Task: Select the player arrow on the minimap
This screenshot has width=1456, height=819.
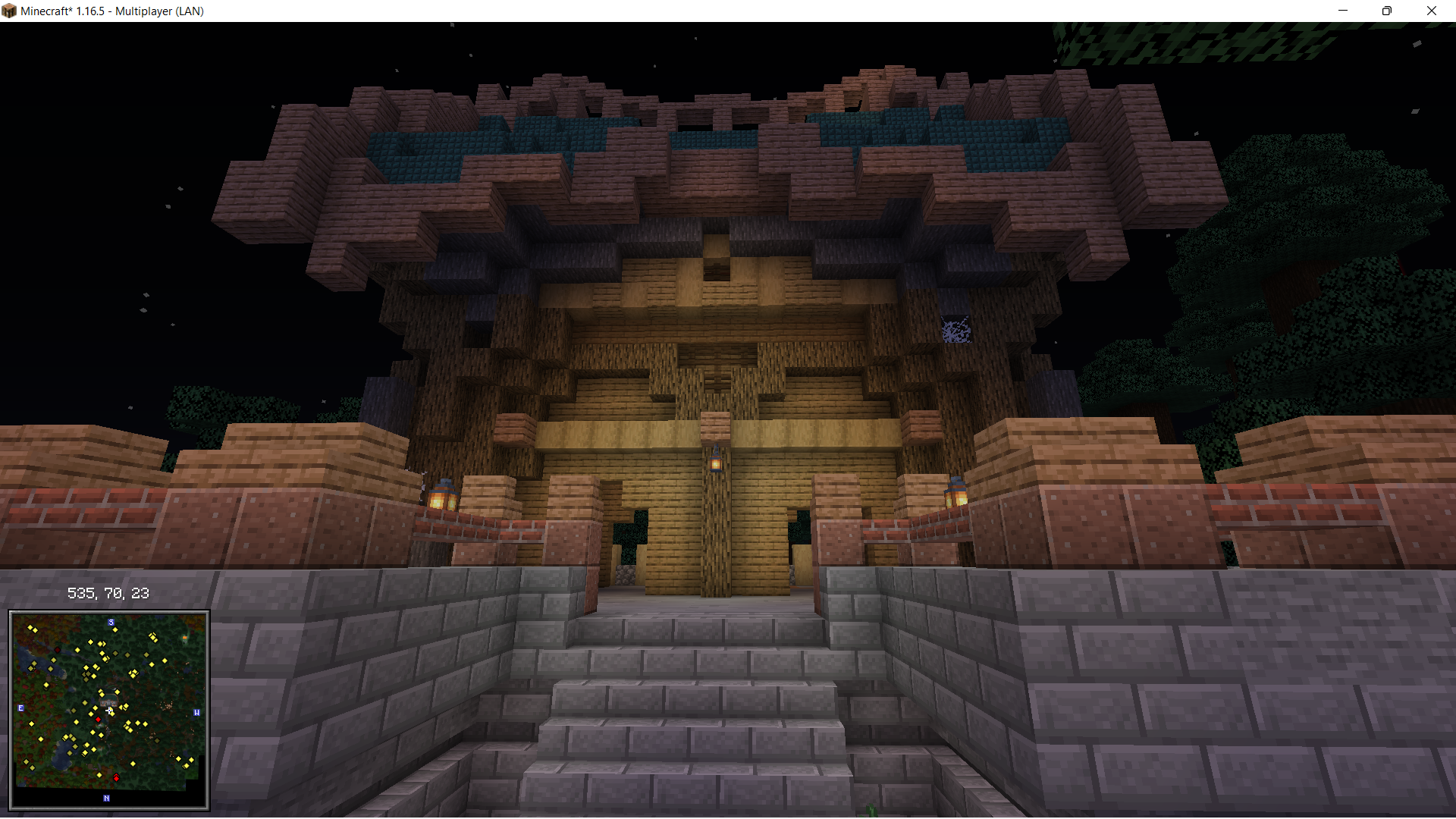Action: pos(109,711)
